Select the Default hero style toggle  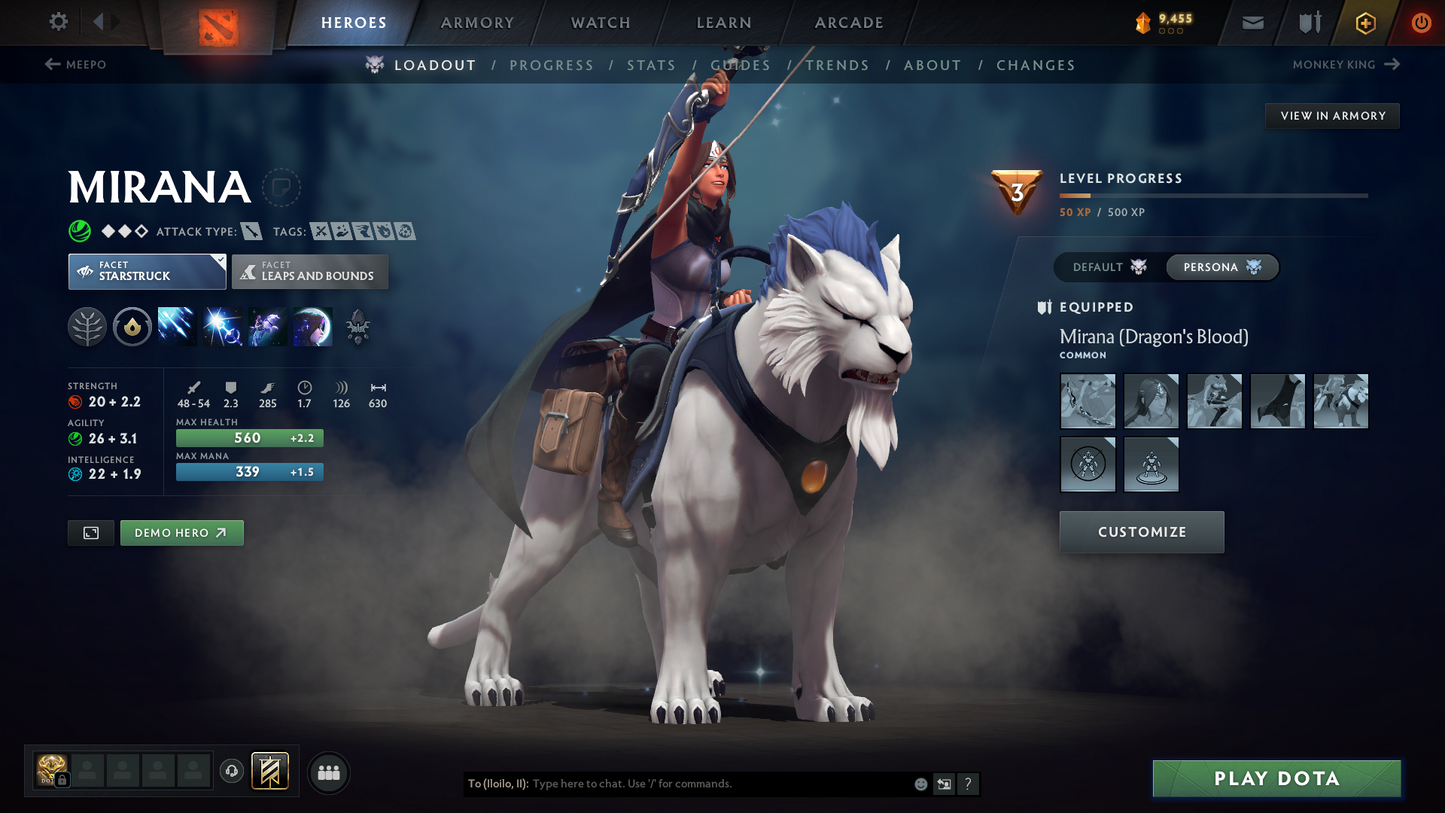(1109, 267)
